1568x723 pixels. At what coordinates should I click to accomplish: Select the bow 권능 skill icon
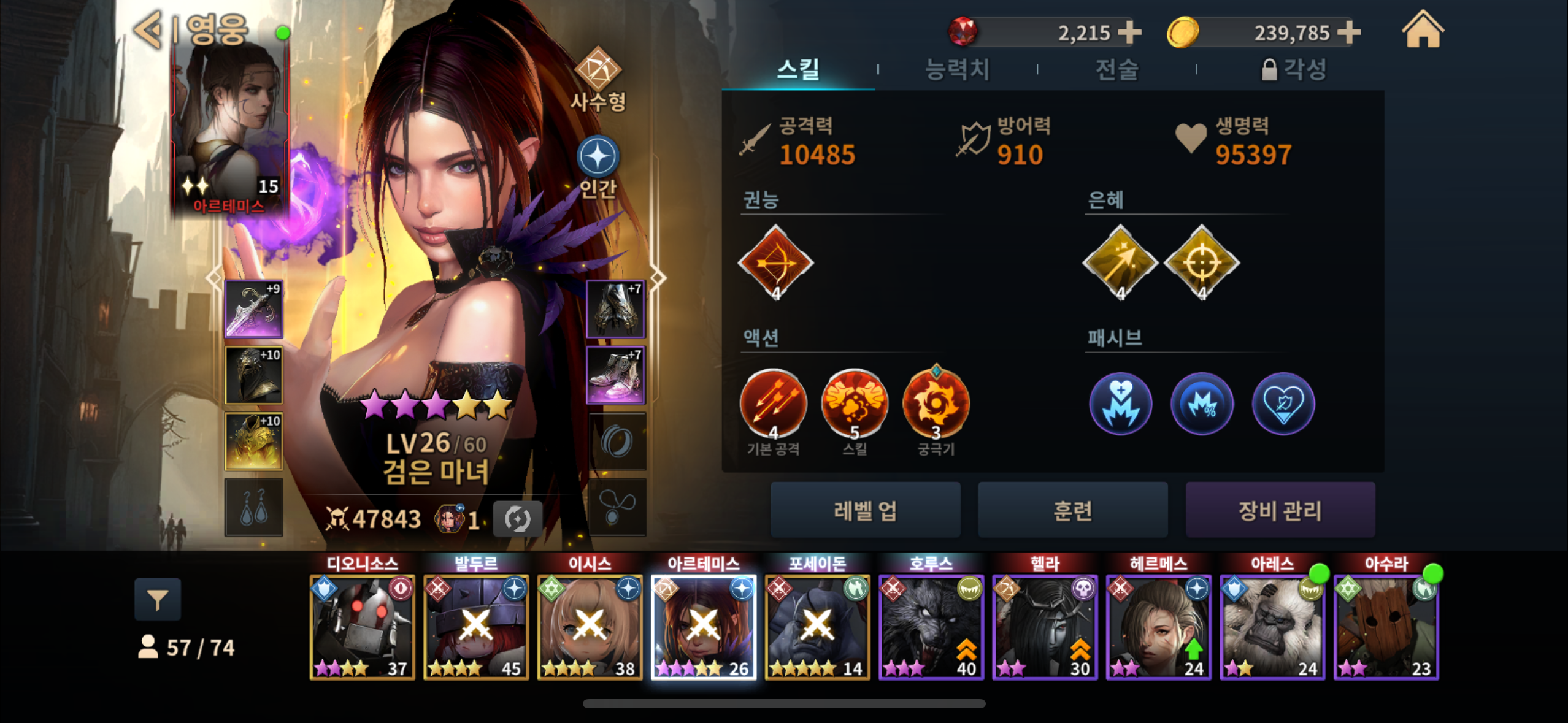click(775, 262)
